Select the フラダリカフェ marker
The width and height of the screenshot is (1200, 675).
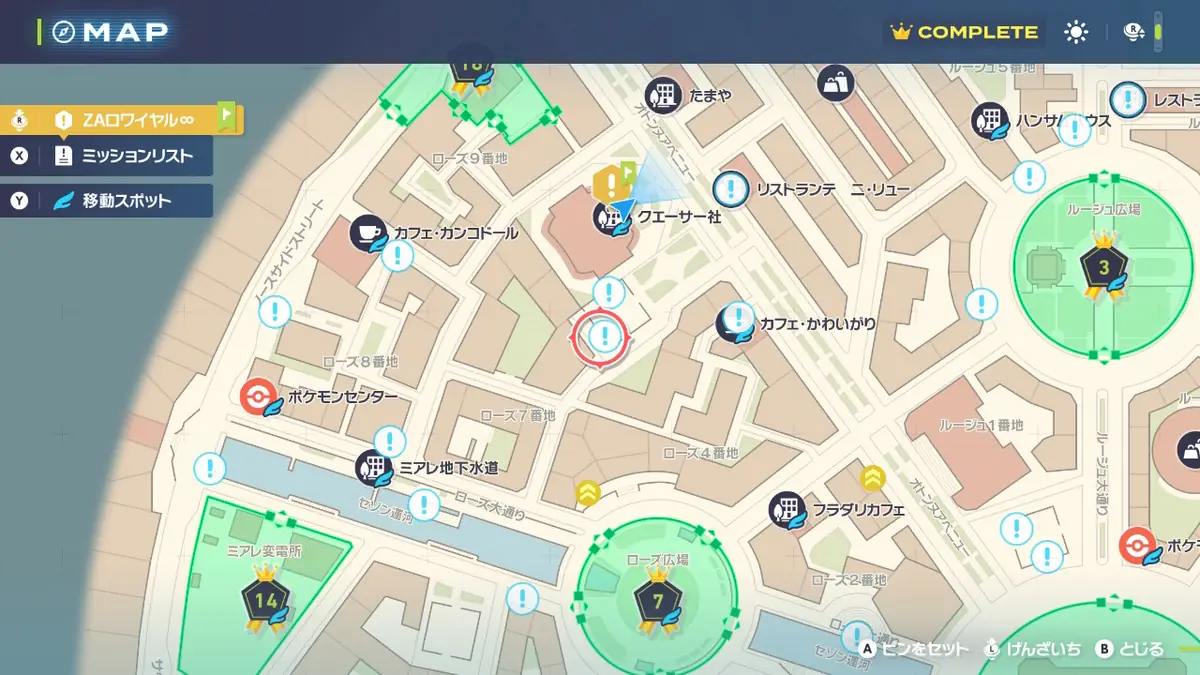[786, 509]
